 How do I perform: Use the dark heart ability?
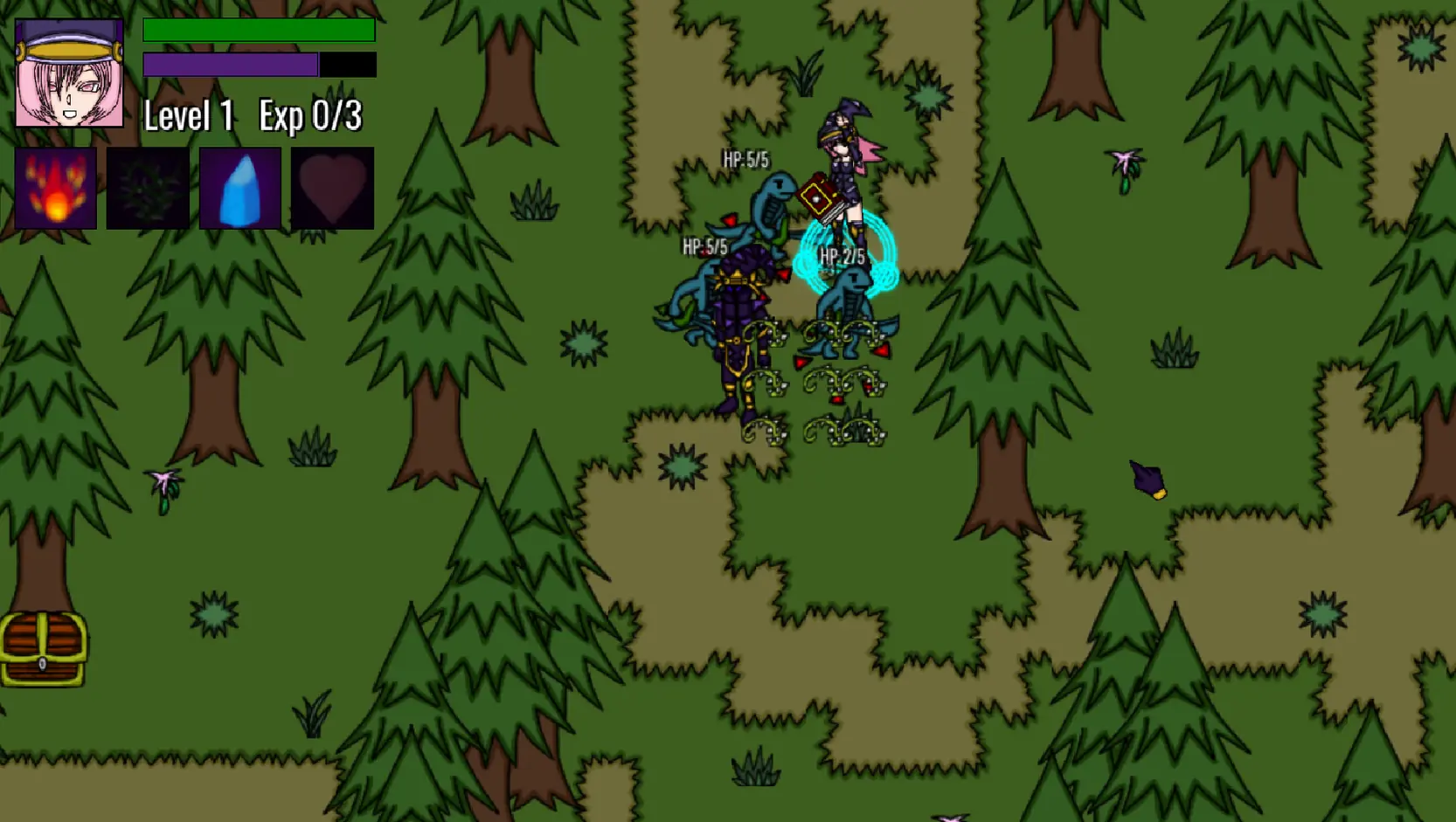coord(332,188)
